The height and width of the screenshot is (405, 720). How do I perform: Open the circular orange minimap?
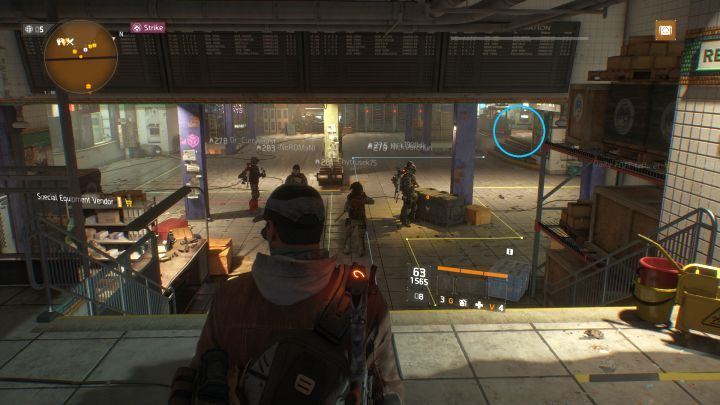[x=81, y=56]
